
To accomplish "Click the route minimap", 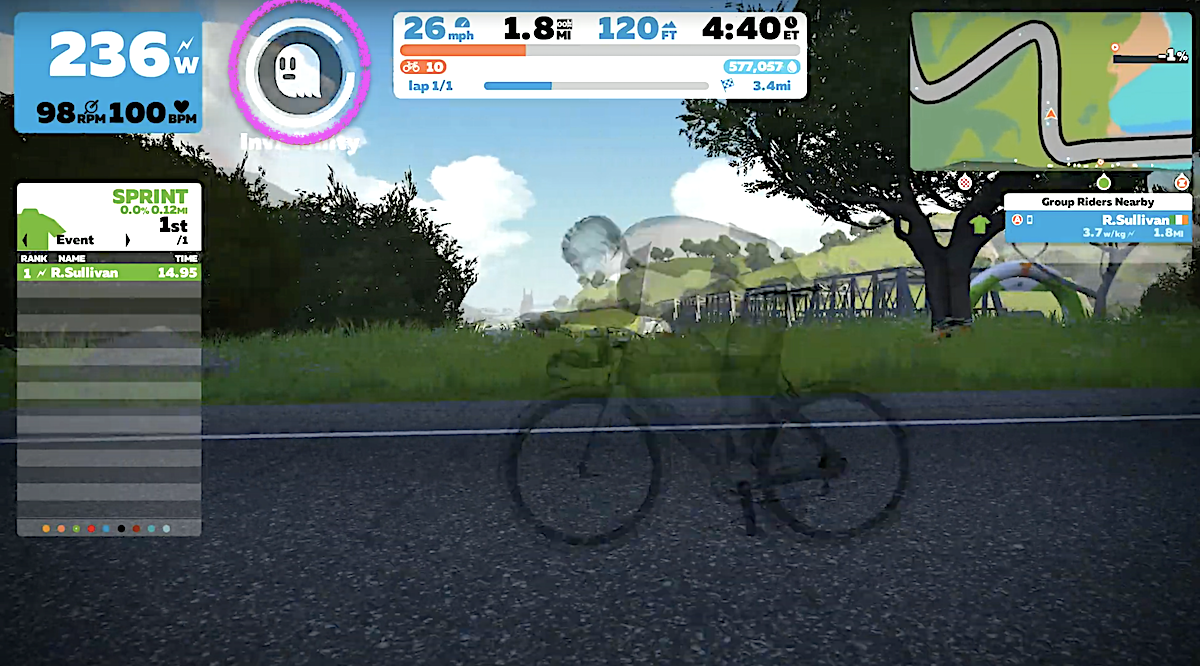I will tap(1050, 90).
